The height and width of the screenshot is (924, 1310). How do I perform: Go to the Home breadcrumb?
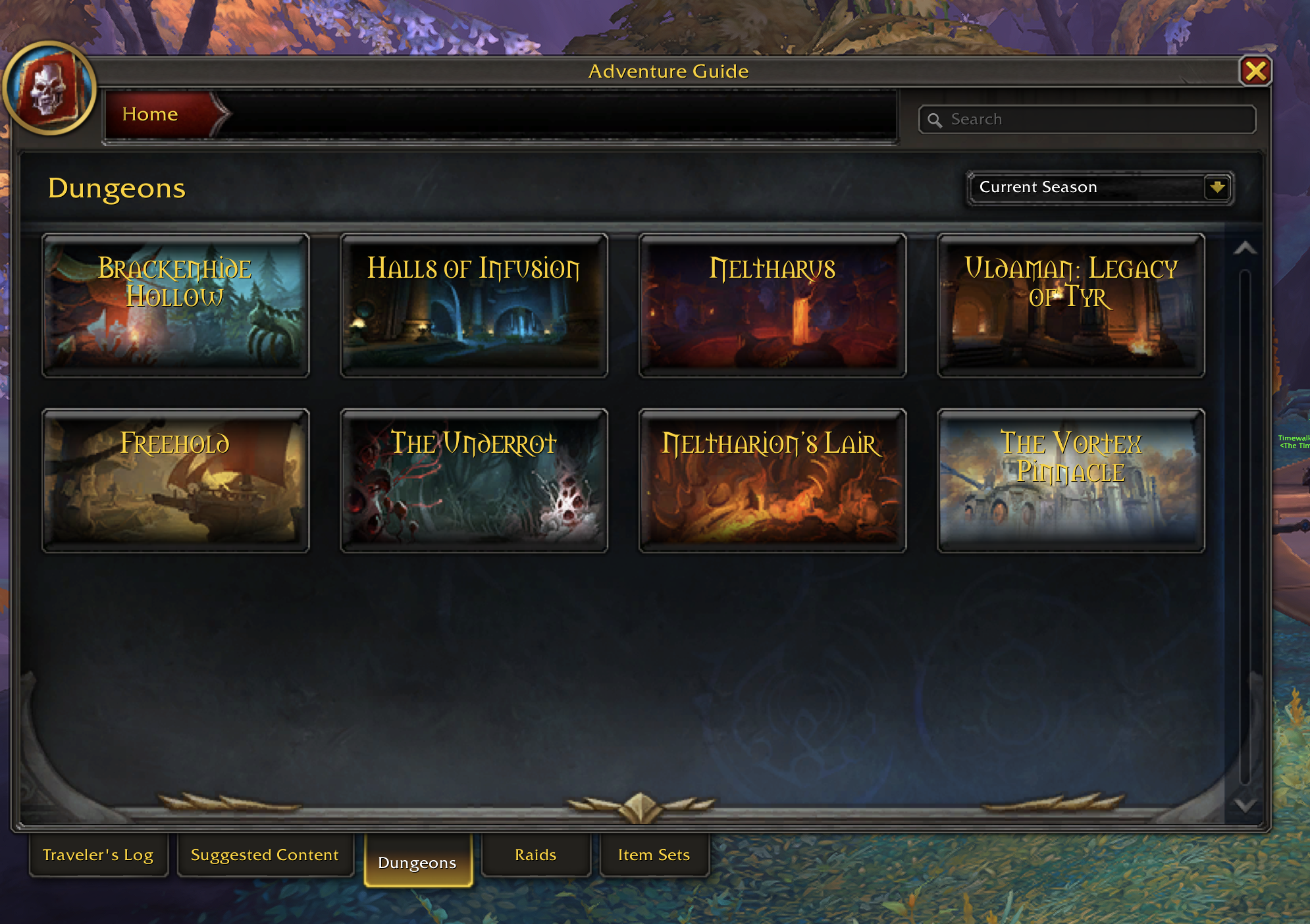pos(150,115)
